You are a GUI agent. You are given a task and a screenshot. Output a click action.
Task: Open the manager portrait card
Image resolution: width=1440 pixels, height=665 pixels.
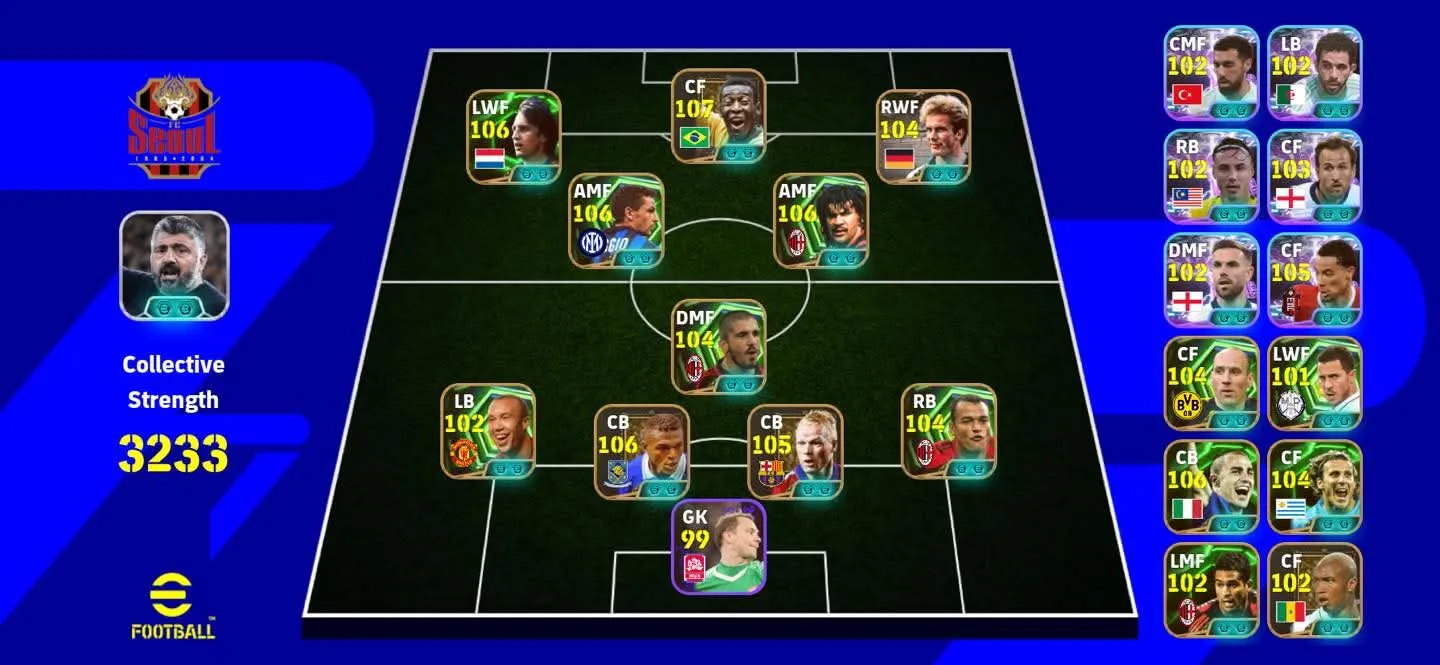pyautogui.click(x=174, y=265)
